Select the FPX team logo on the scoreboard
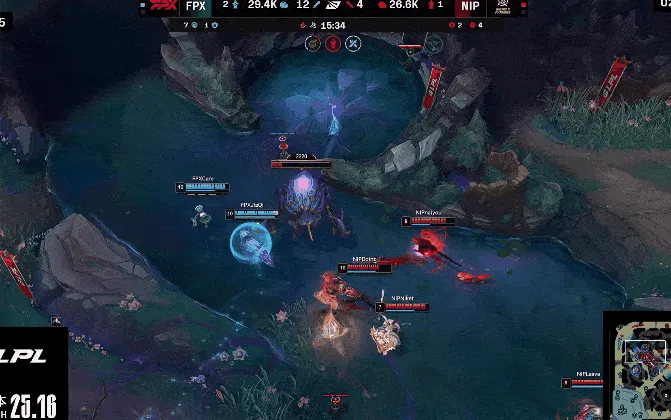Screen dimensions: 671x420 click(x=160, y=6)
